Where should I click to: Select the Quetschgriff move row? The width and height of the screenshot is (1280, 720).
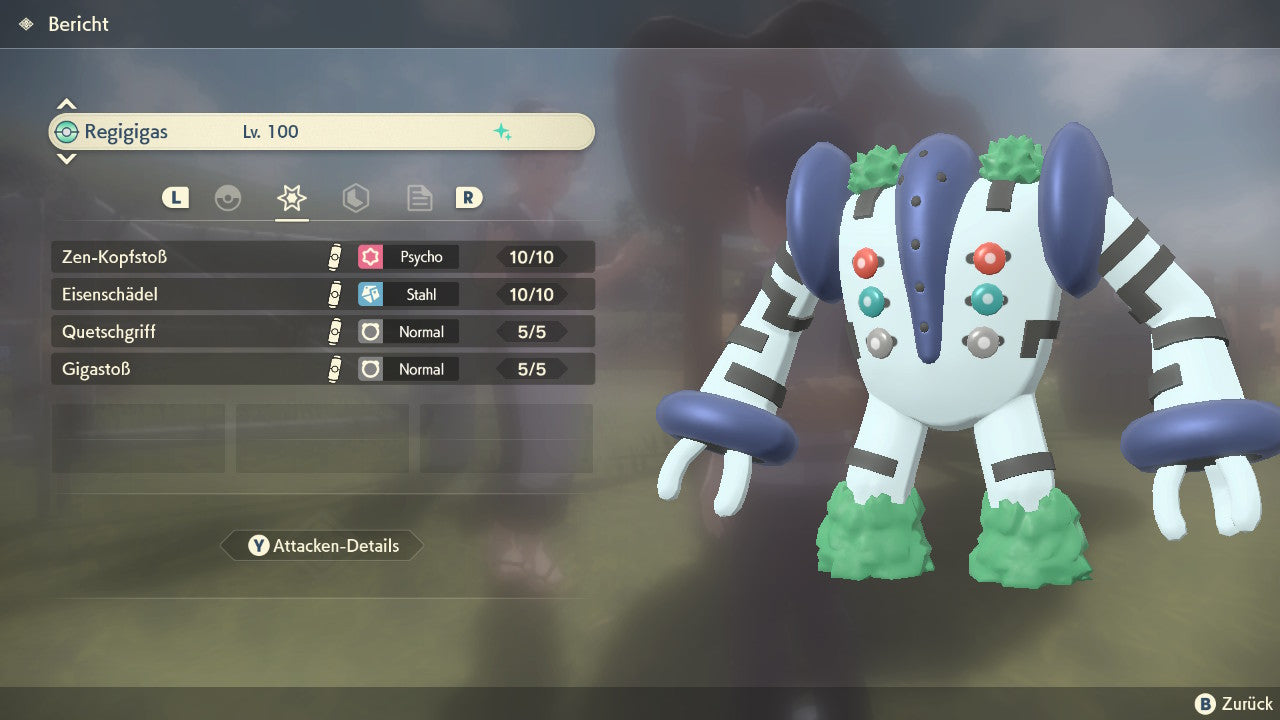click(322, 332)
